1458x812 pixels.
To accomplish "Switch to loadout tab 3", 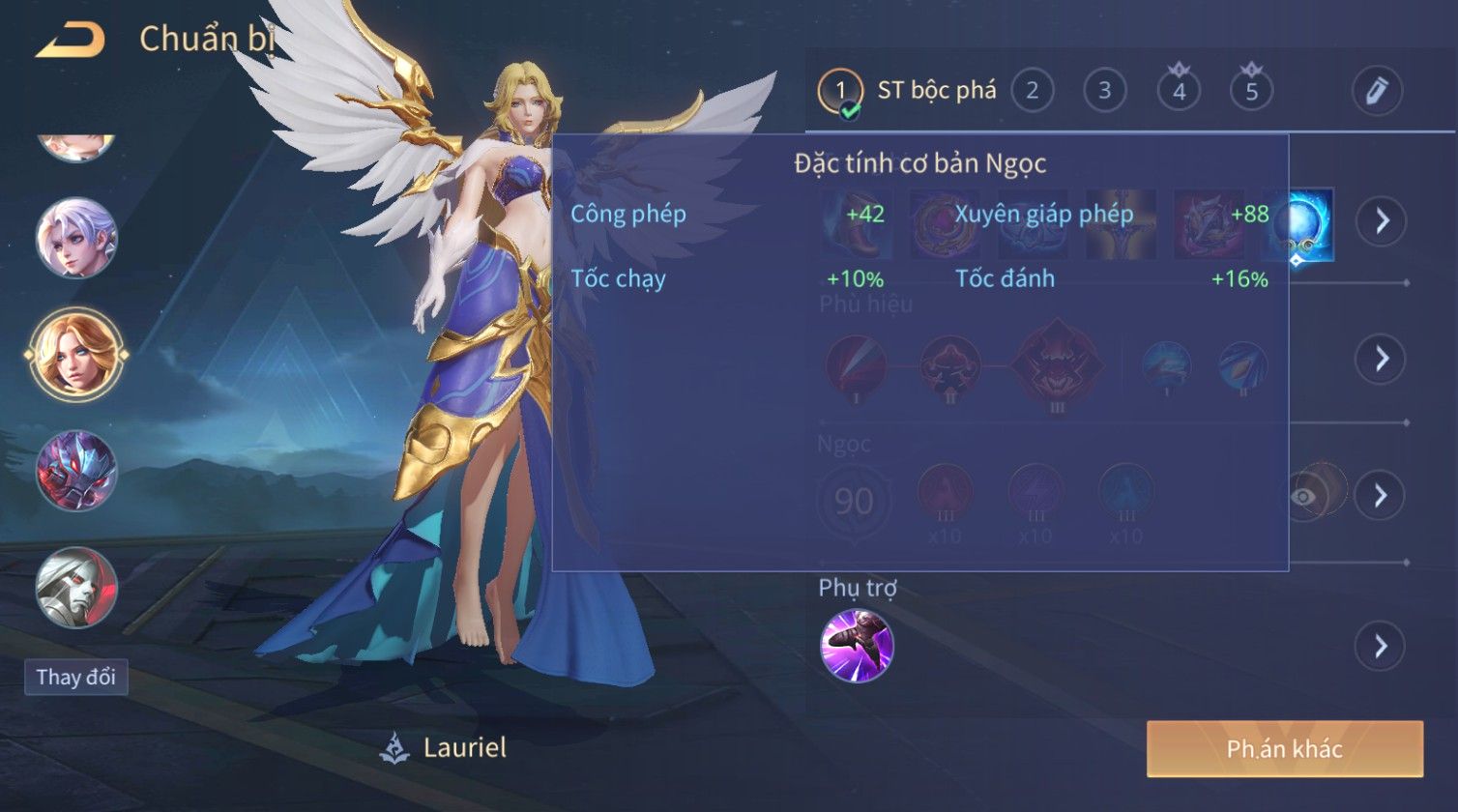I will click(x=1104, y=91).
